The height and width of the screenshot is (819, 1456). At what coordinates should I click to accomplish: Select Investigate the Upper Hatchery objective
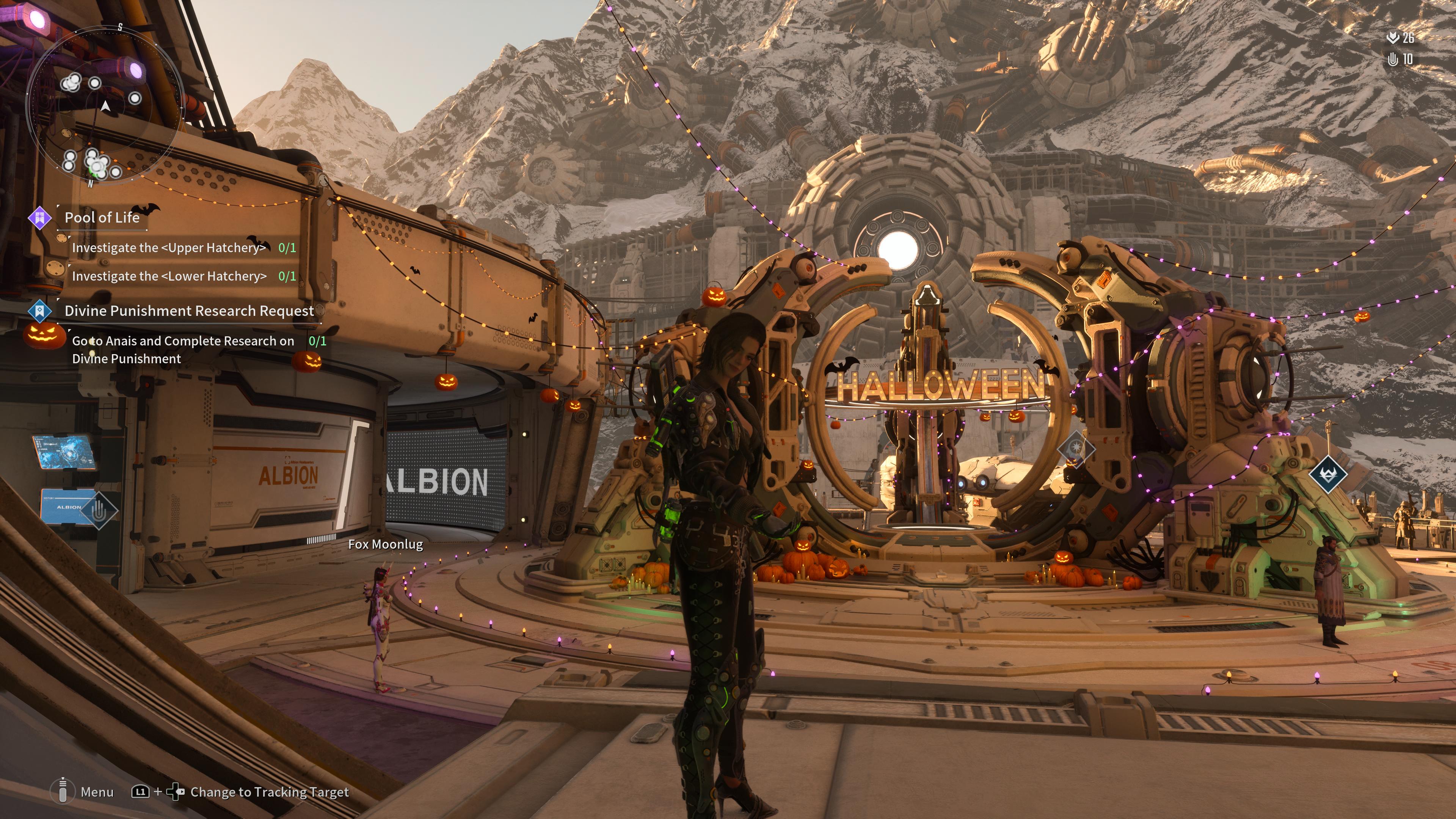click(168, 248)
